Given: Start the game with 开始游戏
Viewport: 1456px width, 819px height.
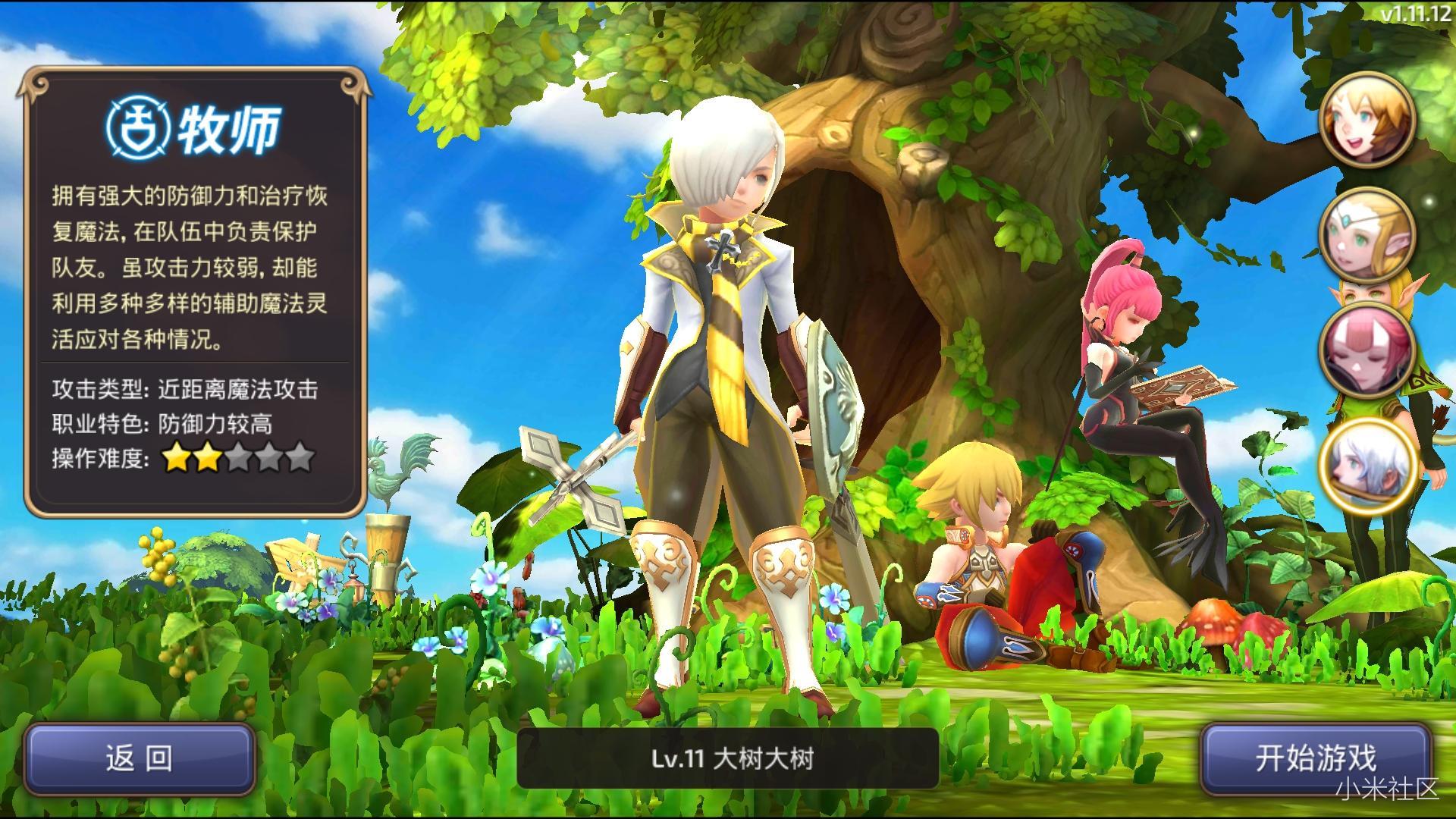Looking at the screenshot, I should [1315, 758].
